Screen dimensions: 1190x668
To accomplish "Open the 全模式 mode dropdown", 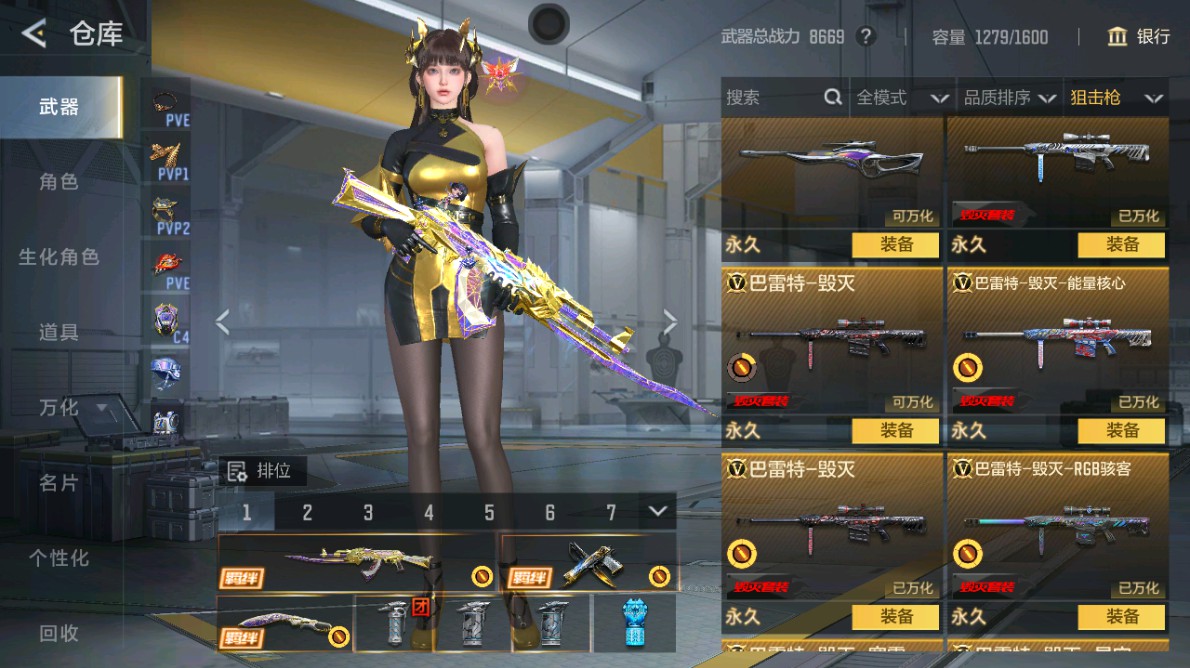I will pos(901,97).
